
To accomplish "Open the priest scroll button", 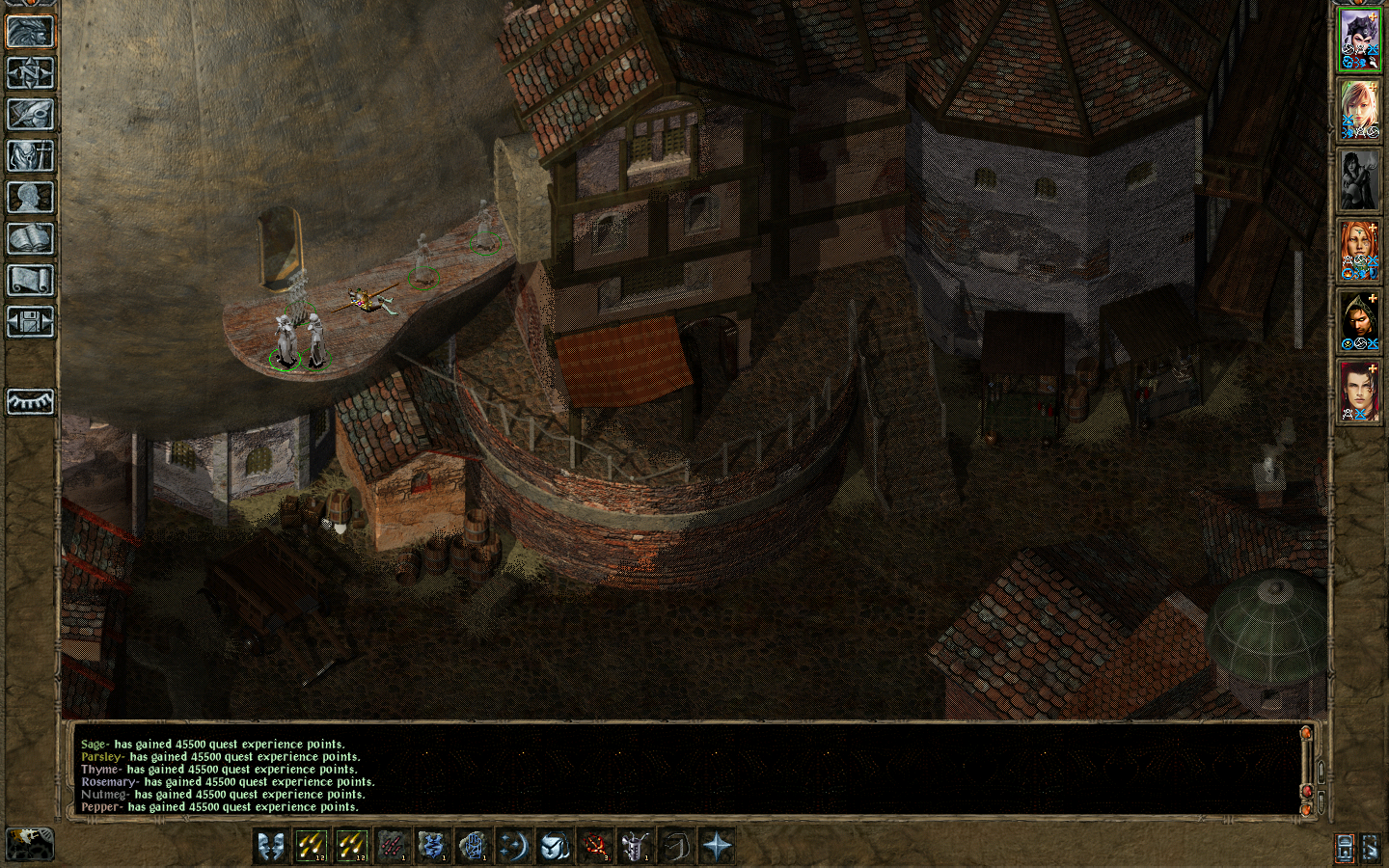I will pos(30,280).
